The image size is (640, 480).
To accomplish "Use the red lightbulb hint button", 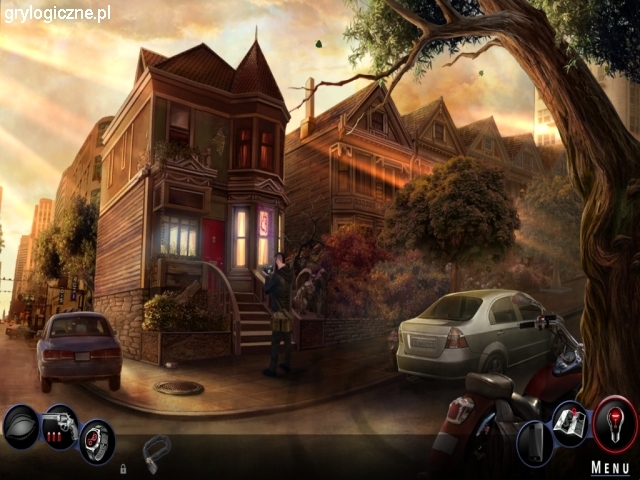I will (x=615, y=425).
